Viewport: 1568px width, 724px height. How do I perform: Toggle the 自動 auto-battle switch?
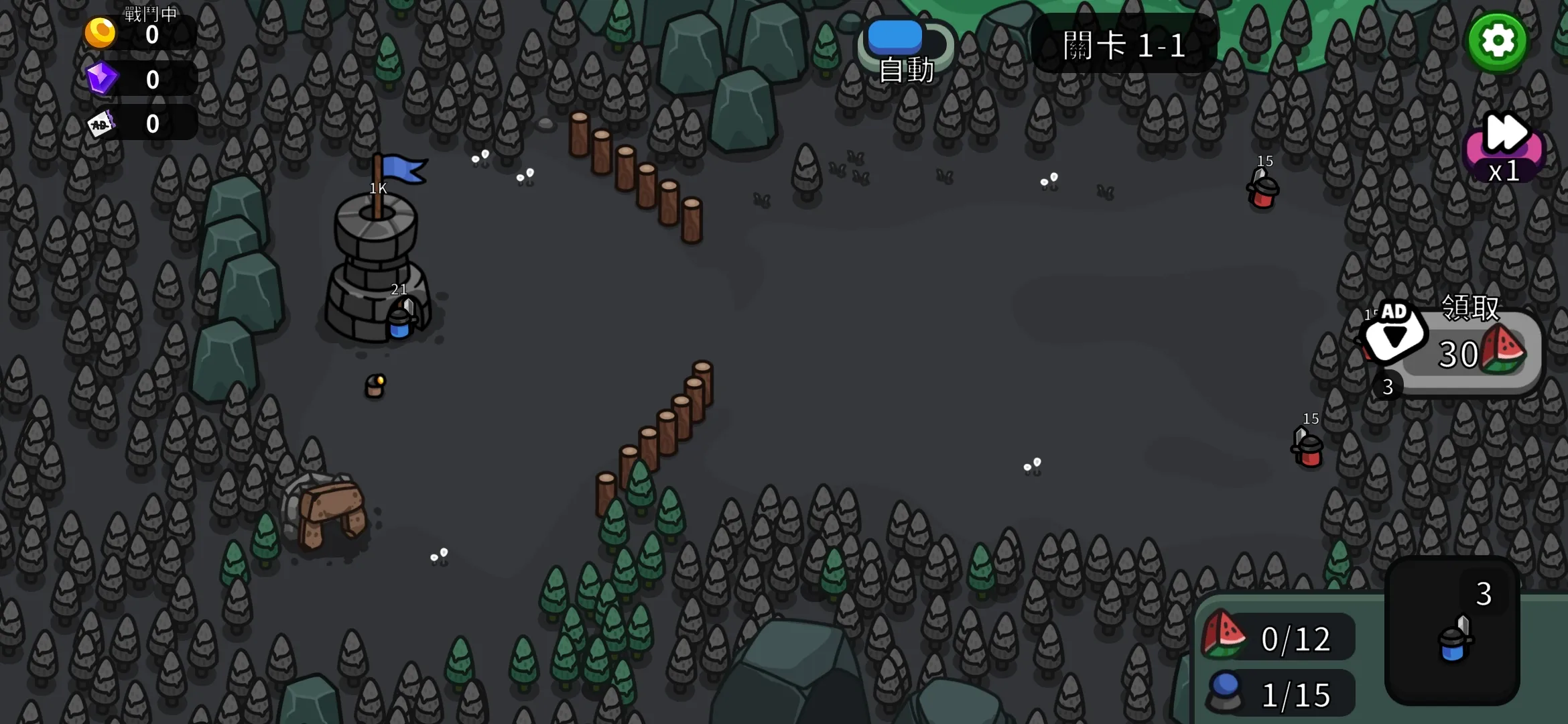[x=906, y=42]
